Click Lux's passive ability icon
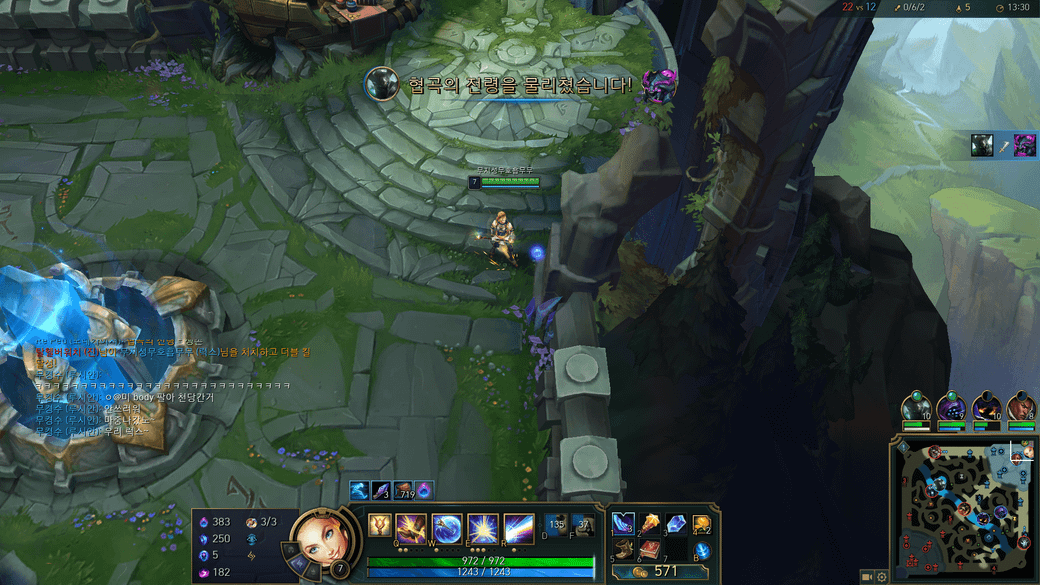The width and height of the screenshot is (1040, 585). [x=380, y=525]
